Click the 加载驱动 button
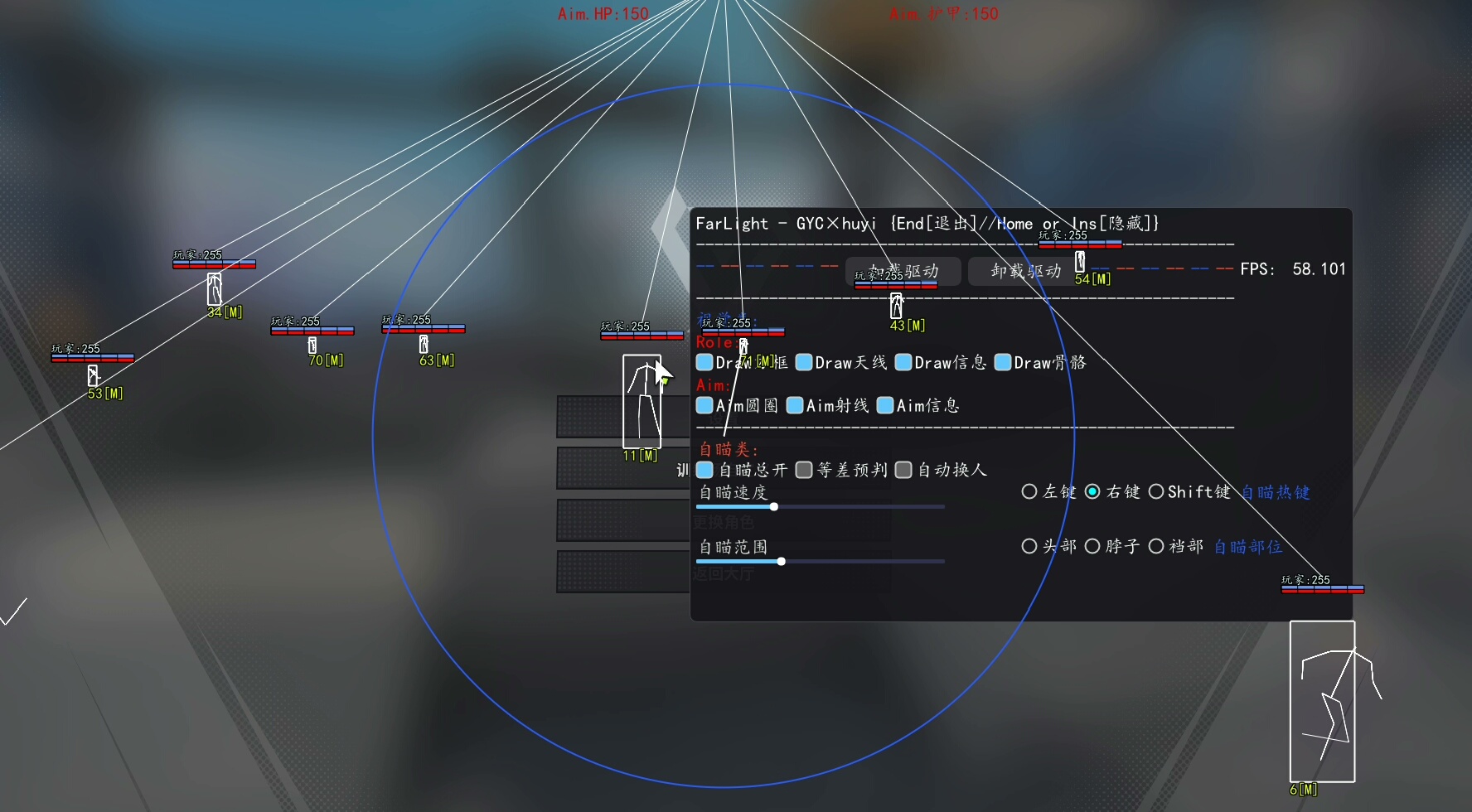1472x812 pixels. 903,271
